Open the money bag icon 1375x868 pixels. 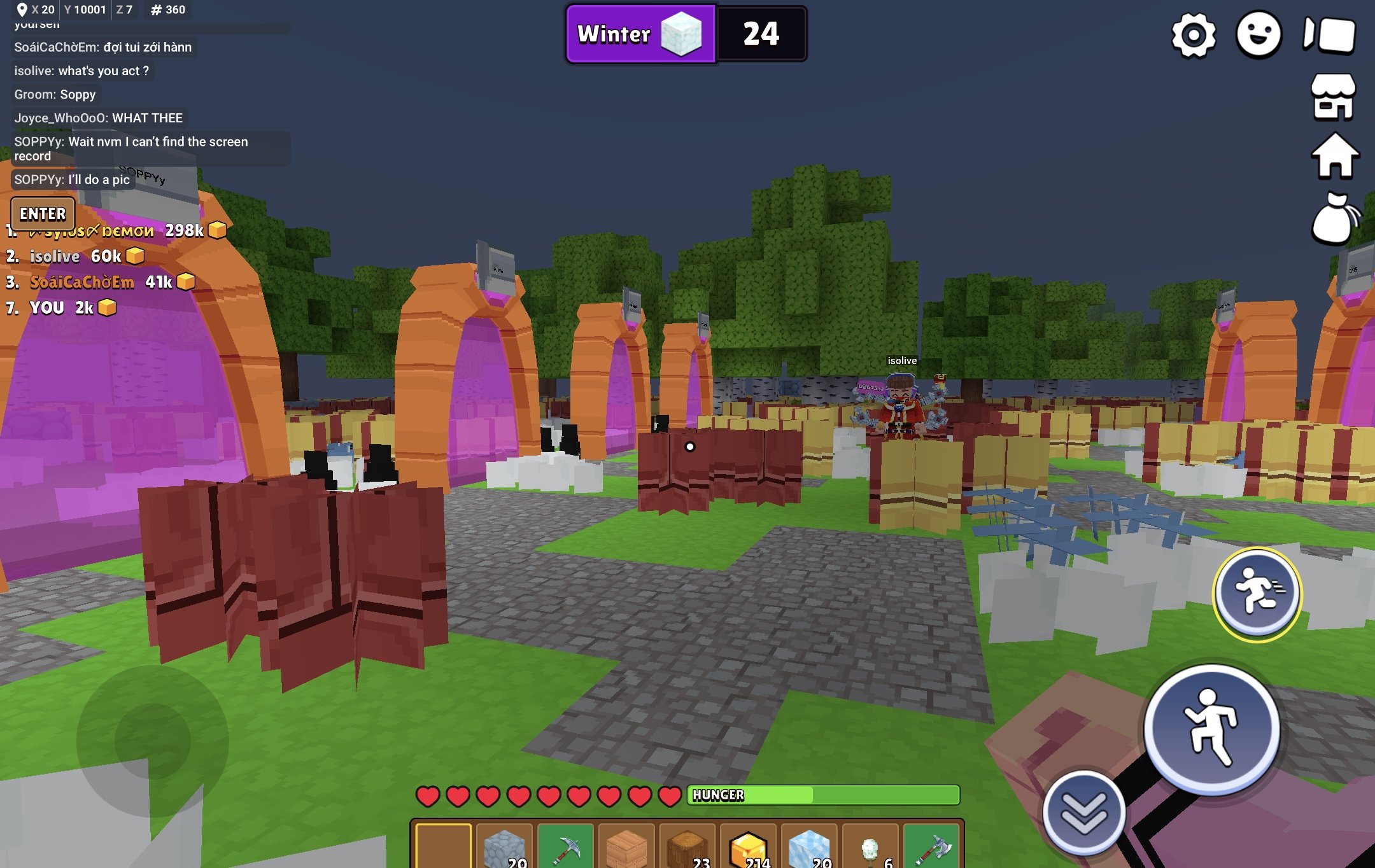(x=1334, y=218)
